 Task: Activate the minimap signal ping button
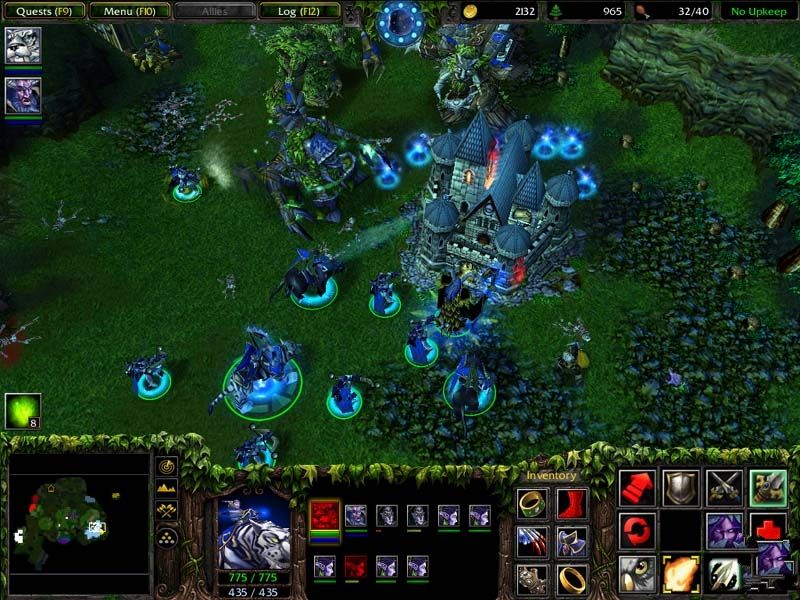click(167, 466)
